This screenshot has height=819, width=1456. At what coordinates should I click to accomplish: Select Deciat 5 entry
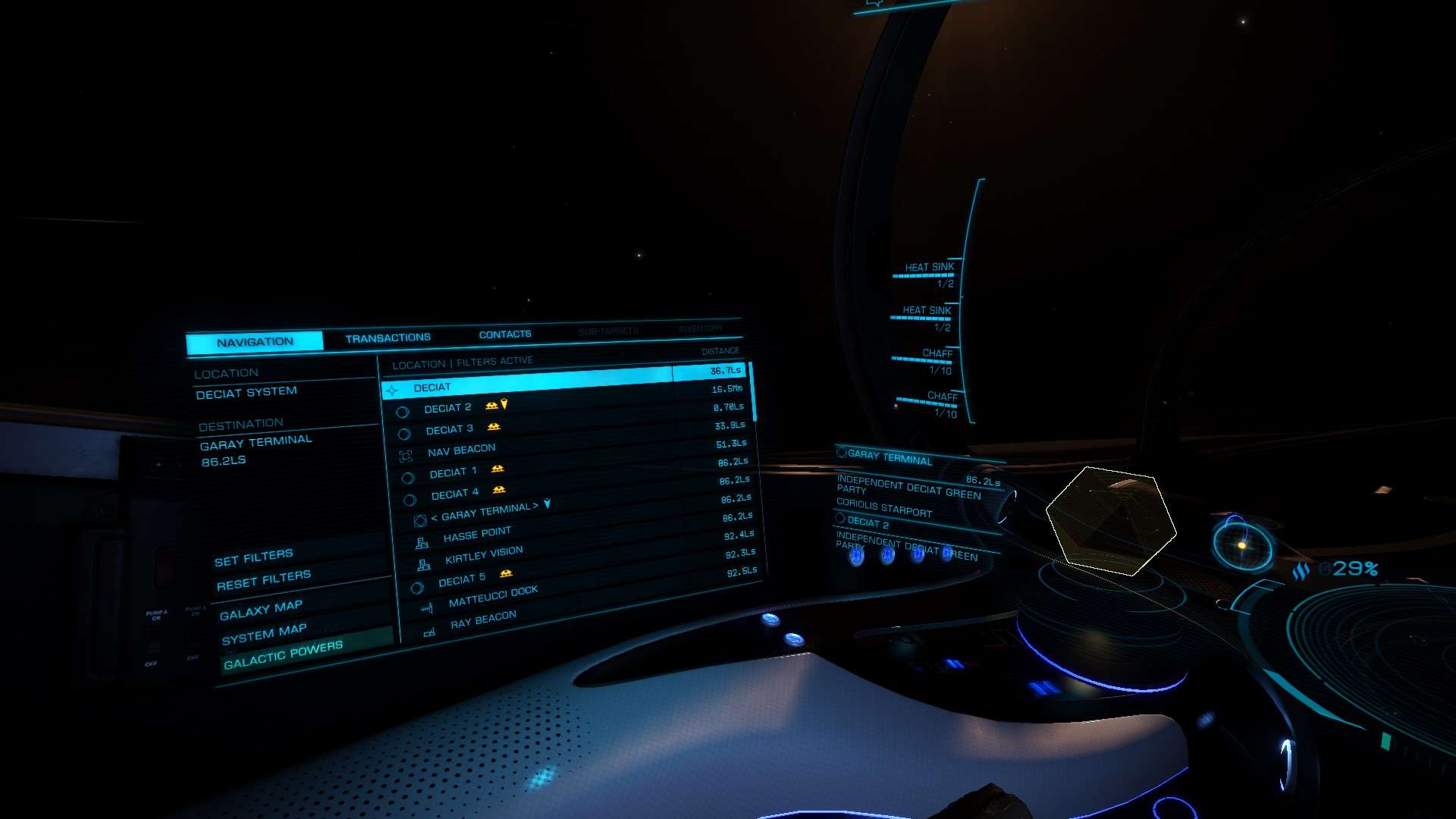tap(461, 580)
